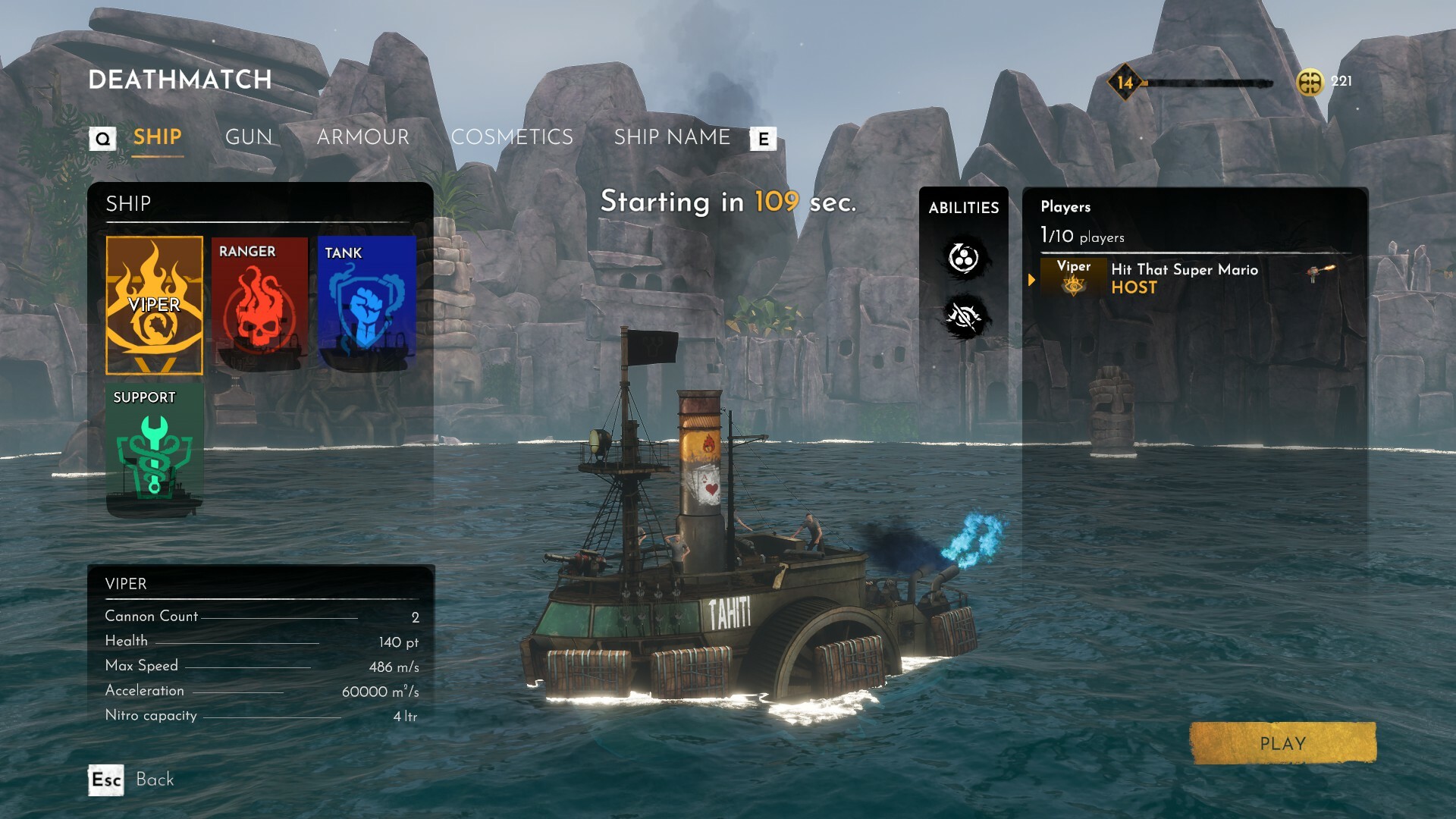The height and width of the screenshot is (819, 1456).
Task: Select the Ranger ship card
Action: [x=259, y=305]
